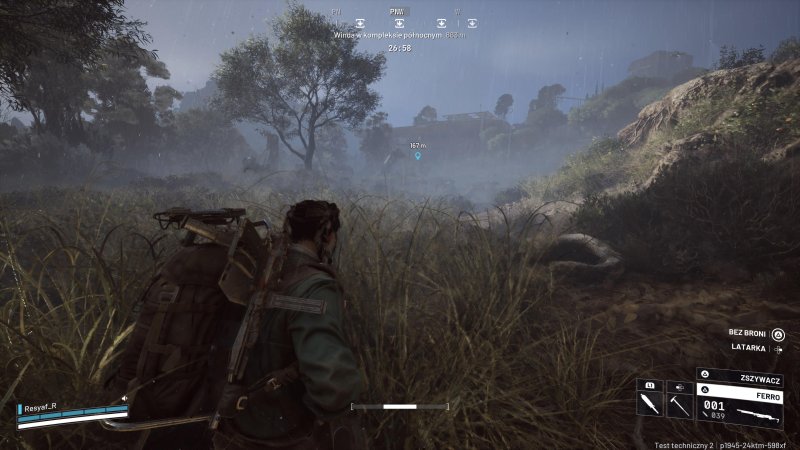800x450 pixels.
Task: Equip the pickaxe tool slot
Action: (x=677, y=404)
